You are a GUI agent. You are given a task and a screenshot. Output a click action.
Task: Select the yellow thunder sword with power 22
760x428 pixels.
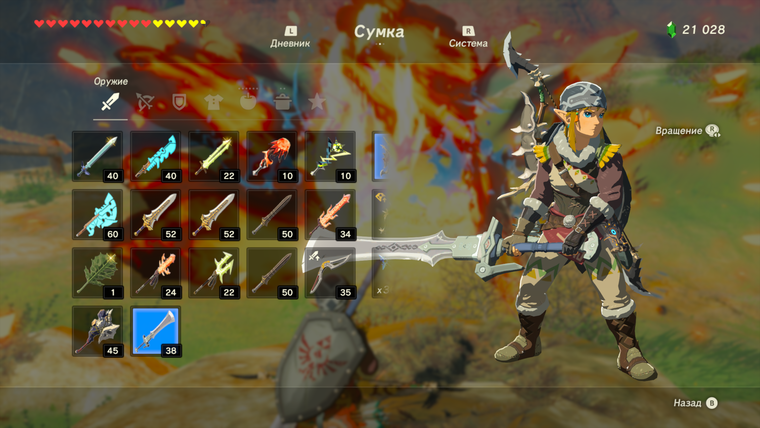[214, 156]
